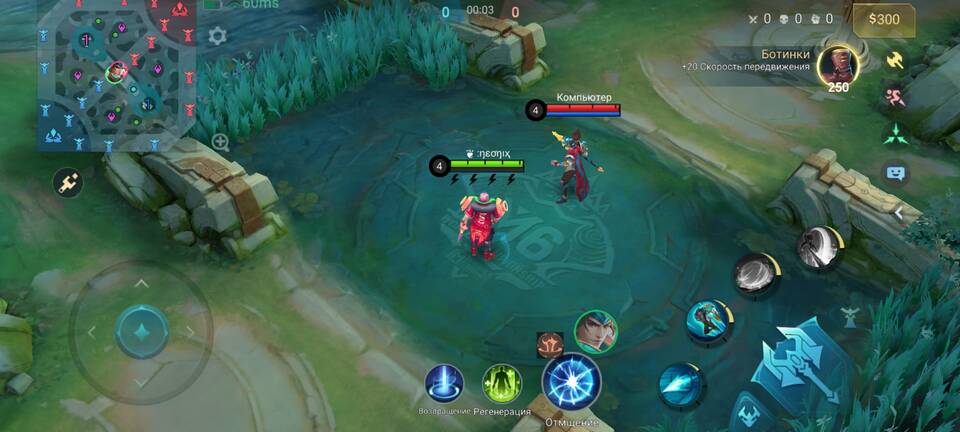
Task: Trigger the grey whirlwind skill icon
Action: click(756, 275)
